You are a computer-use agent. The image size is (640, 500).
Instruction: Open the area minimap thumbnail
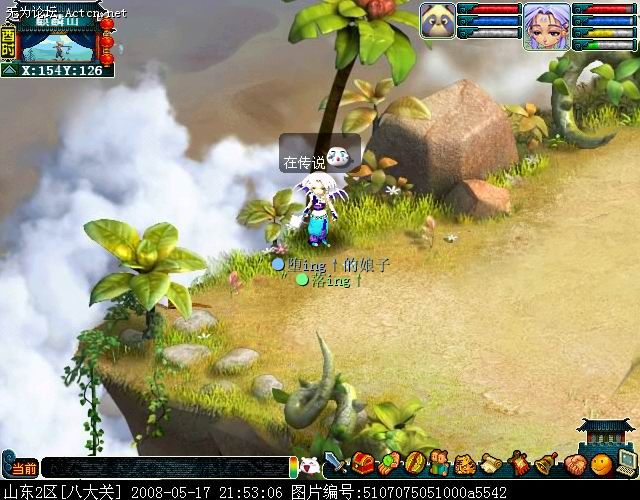pos(57,38)
